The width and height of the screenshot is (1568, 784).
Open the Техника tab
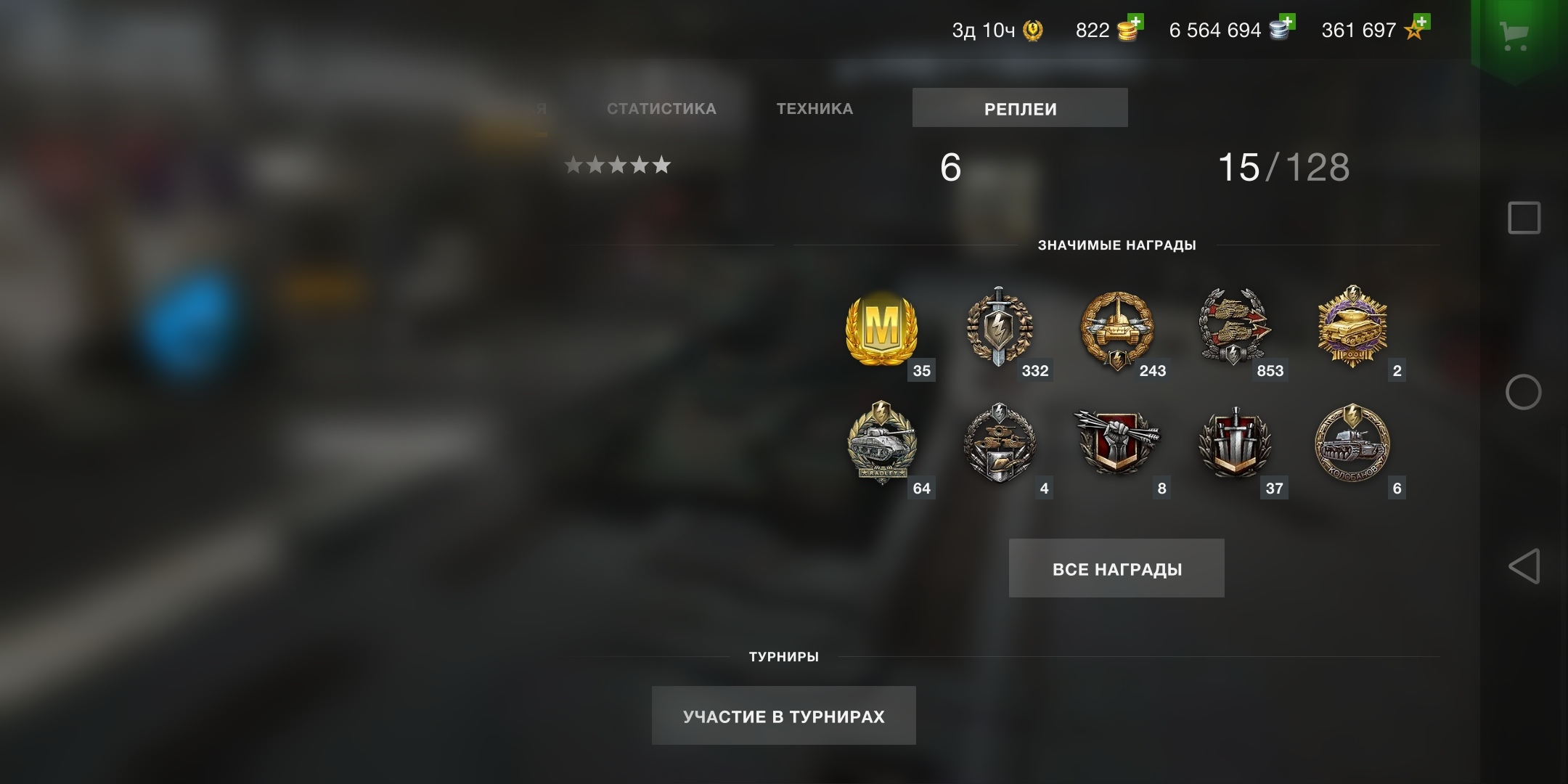[814, 109]
